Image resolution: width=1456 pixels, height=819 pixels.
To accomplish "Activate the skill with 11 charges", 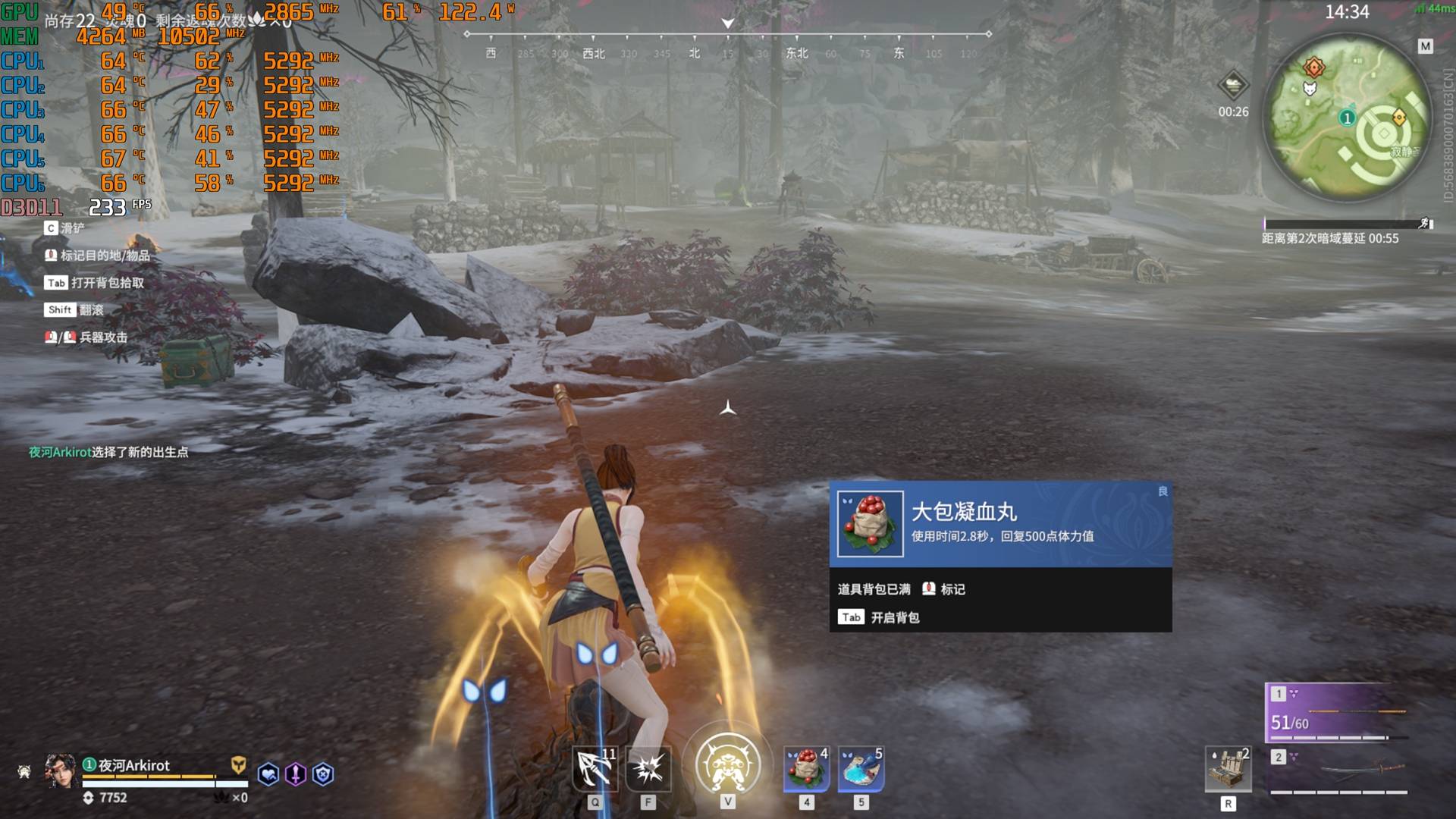I will [595, 770].
